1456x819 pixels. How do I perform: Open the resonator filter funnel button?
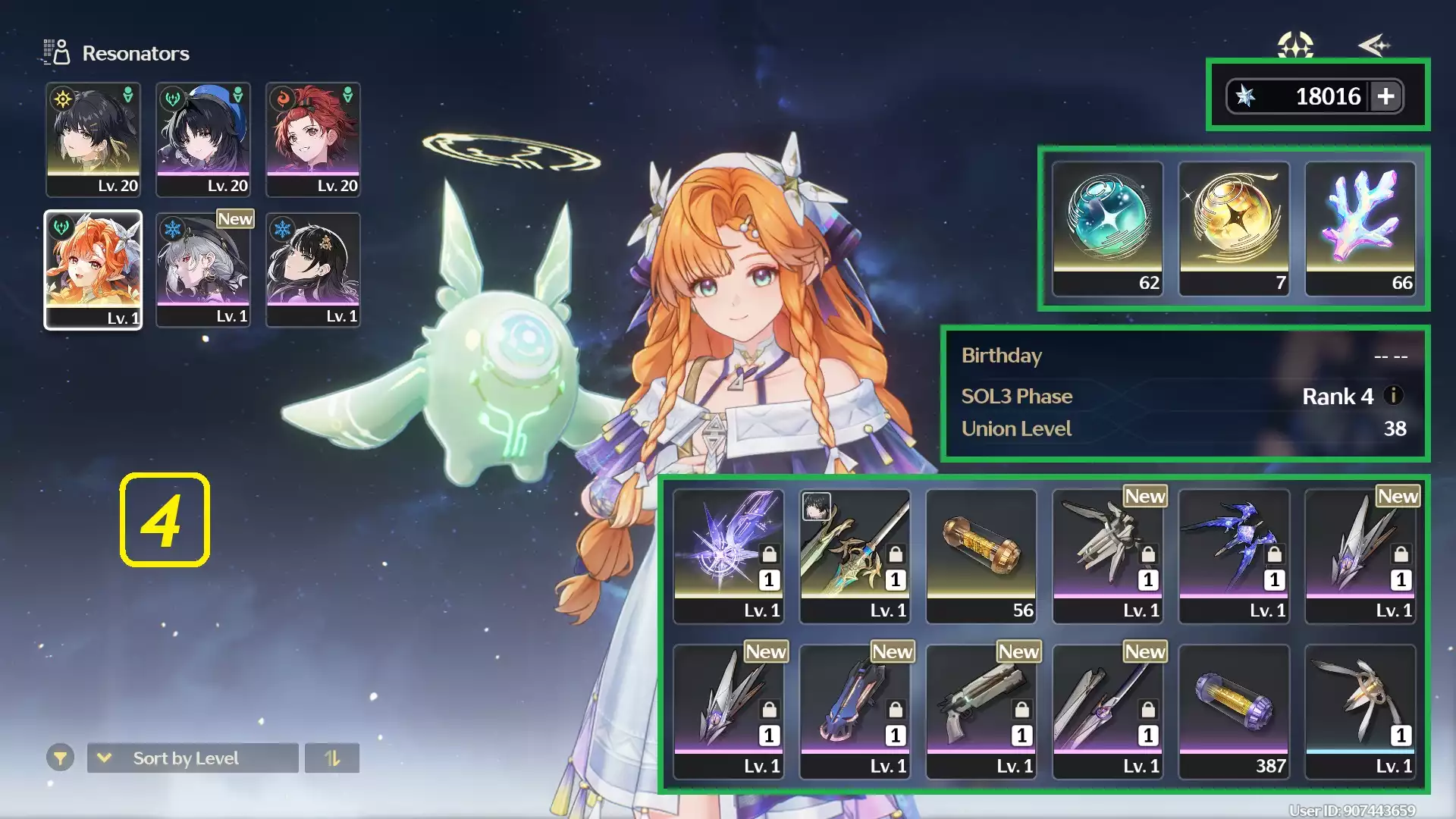[x=60, y=758]
